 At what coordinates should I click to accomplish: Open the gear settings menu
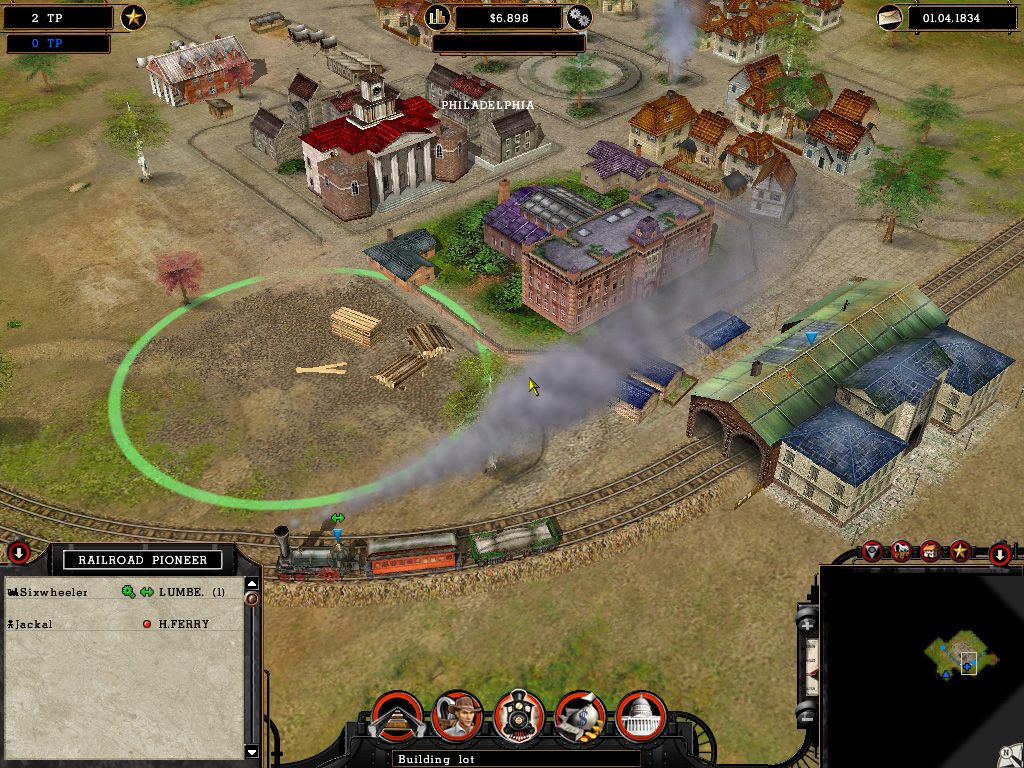pyautogui.click(x=579, y=17)
